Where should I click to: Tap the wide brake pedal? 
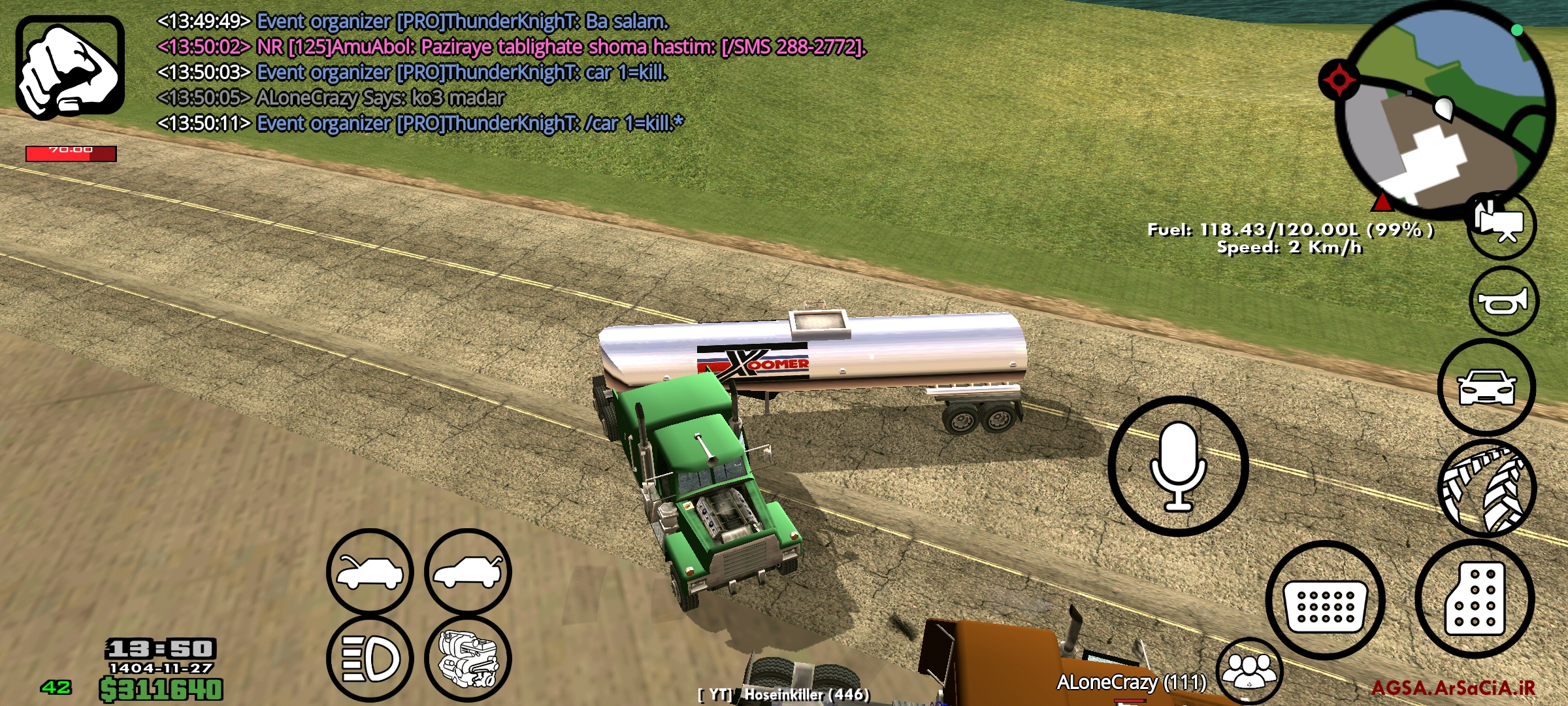[x=1325, y=600]
